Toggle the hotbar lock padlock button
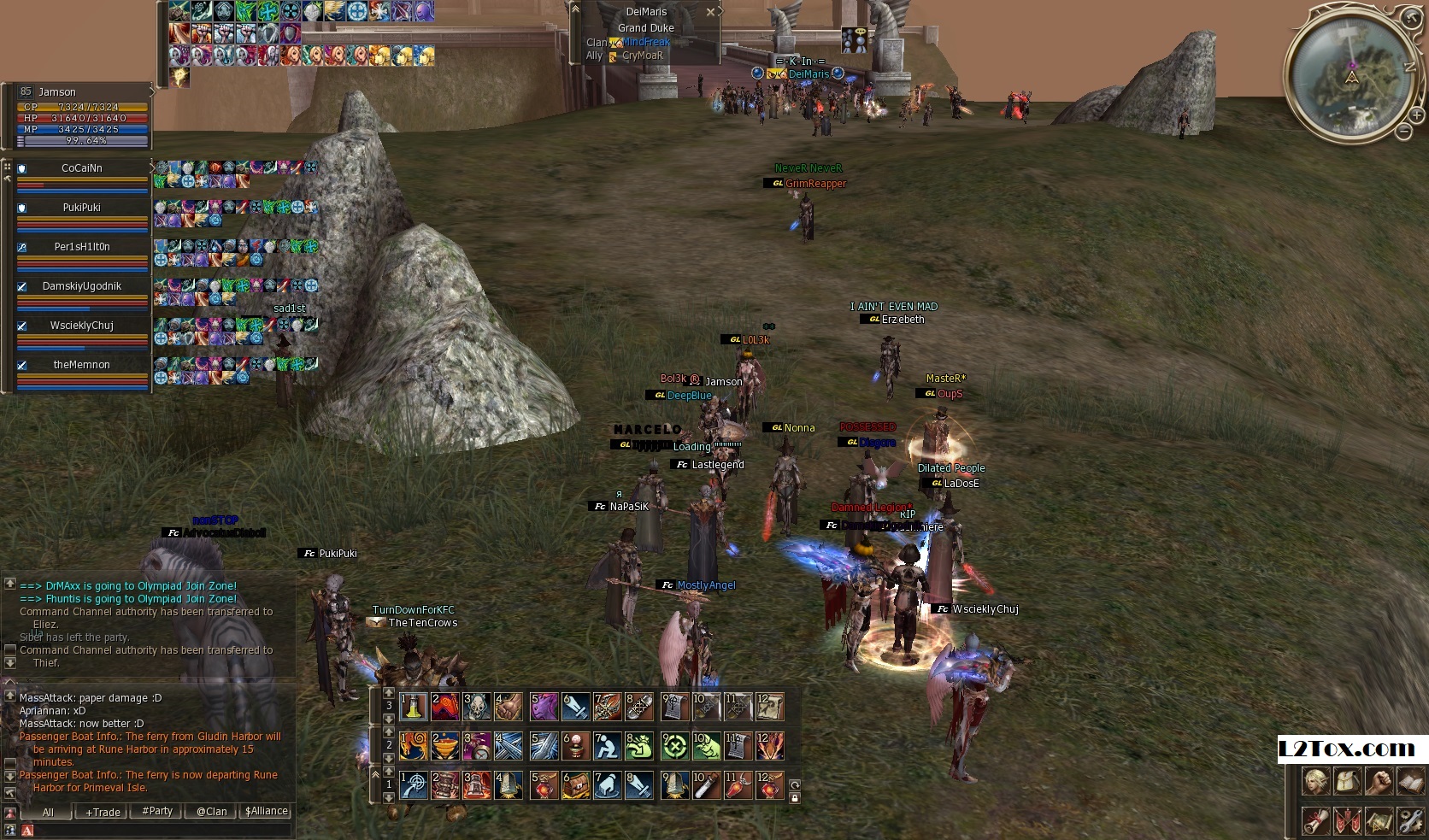Image resolution: width=1429 pixels, height=840 pixels. point(795,798)
